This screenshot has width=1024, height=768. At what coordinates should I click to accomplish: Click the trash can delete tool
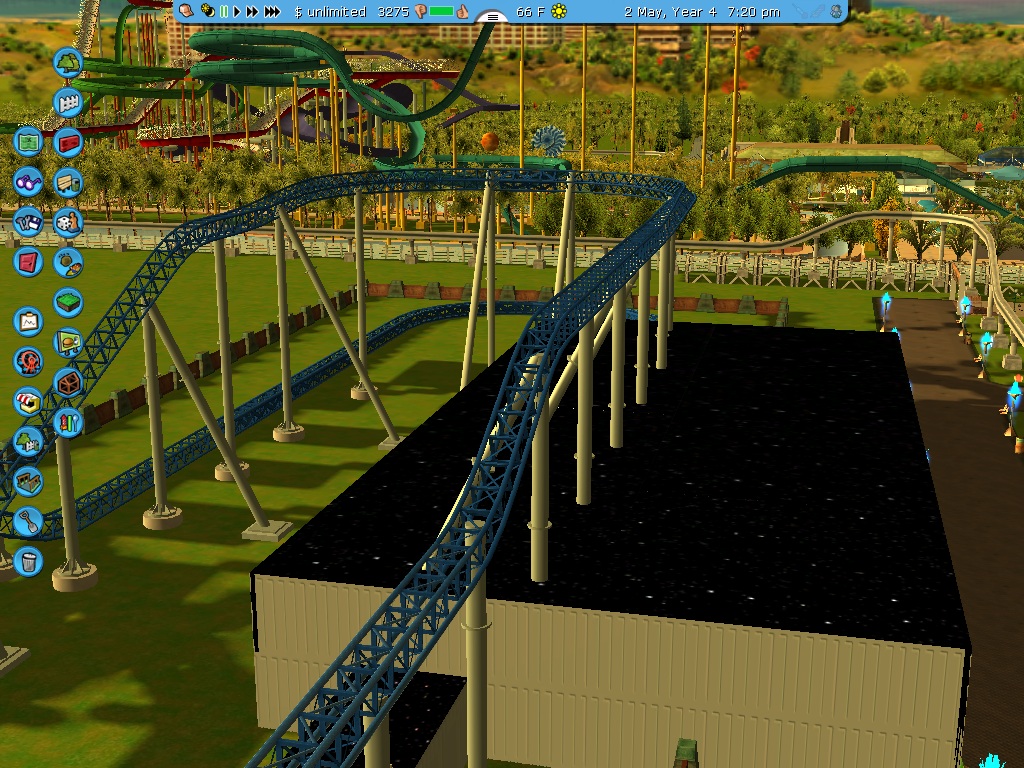pyautogui.click(x=28, y=560)
